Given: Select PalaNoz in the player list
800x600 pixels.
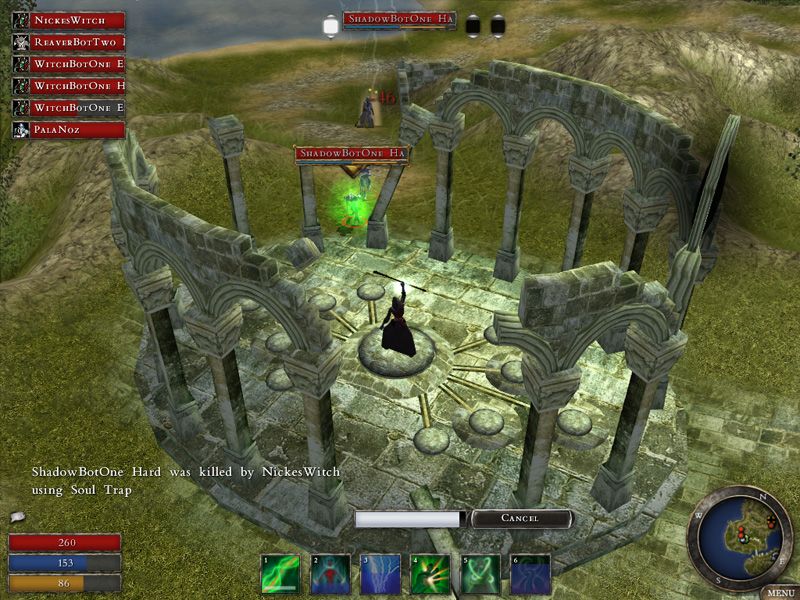Looking at the screenshot, I should coord(68,130).
